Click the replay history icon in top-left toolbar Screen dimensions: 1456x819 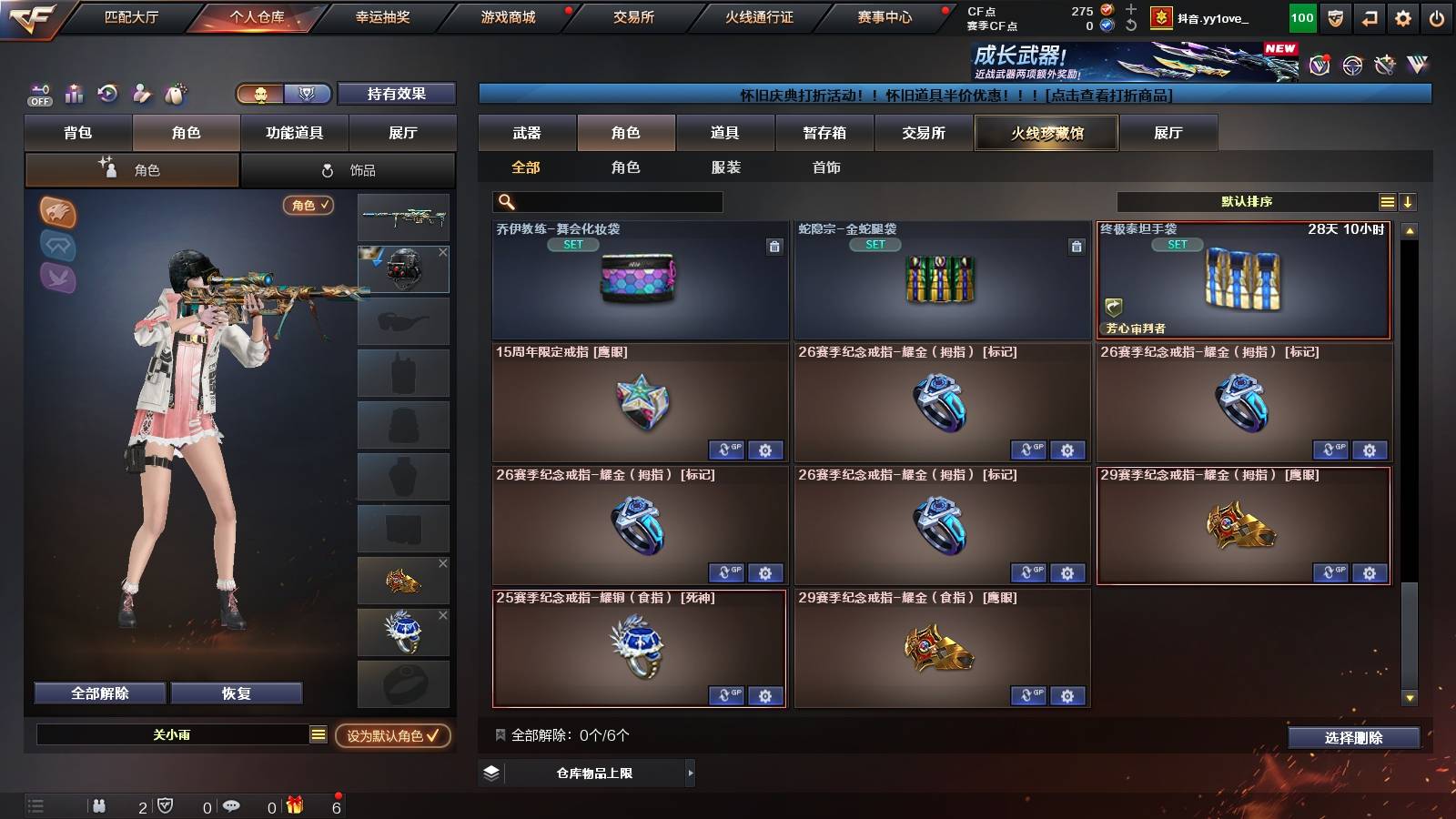pyautogui.click(x=108, y=94)
